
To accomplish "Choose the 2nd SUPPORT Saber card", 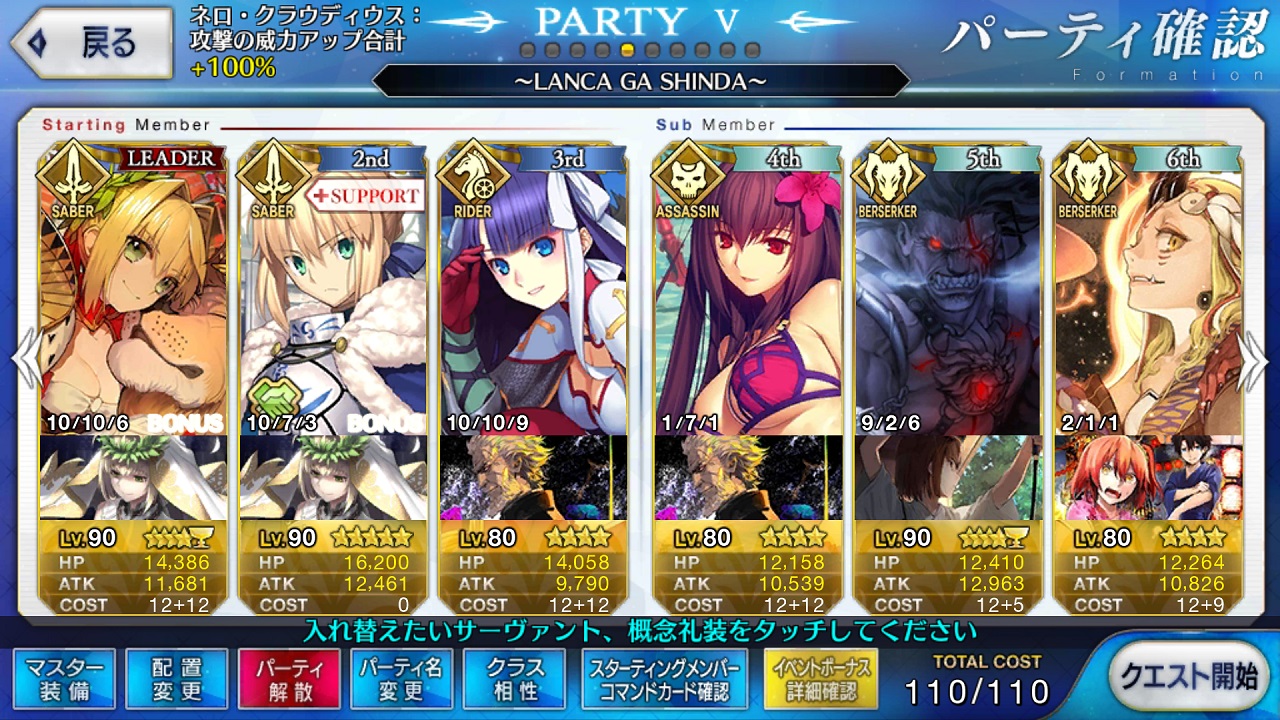I will [334, 300].
